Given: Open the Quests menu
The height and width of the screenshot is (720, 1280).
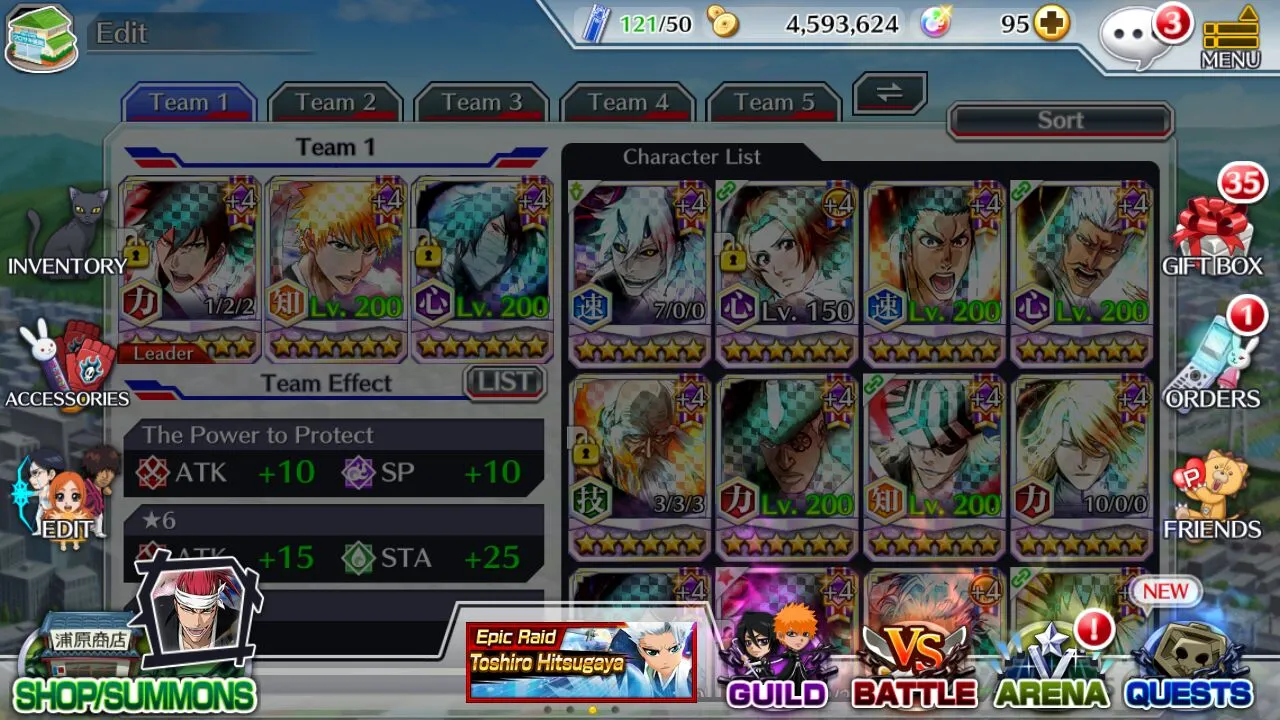Looking at the screenshot, I should point(1188,665).
